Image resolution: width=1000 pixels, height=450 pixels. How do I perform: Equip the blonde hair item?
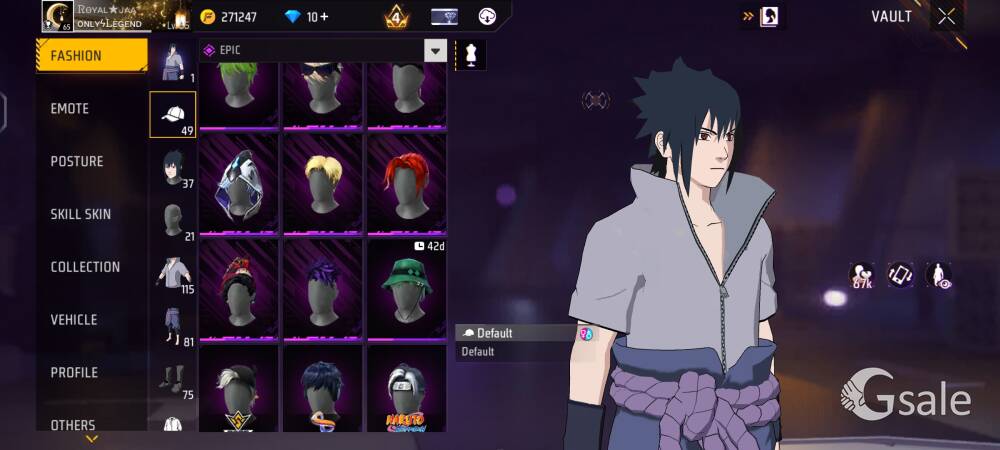322,184
